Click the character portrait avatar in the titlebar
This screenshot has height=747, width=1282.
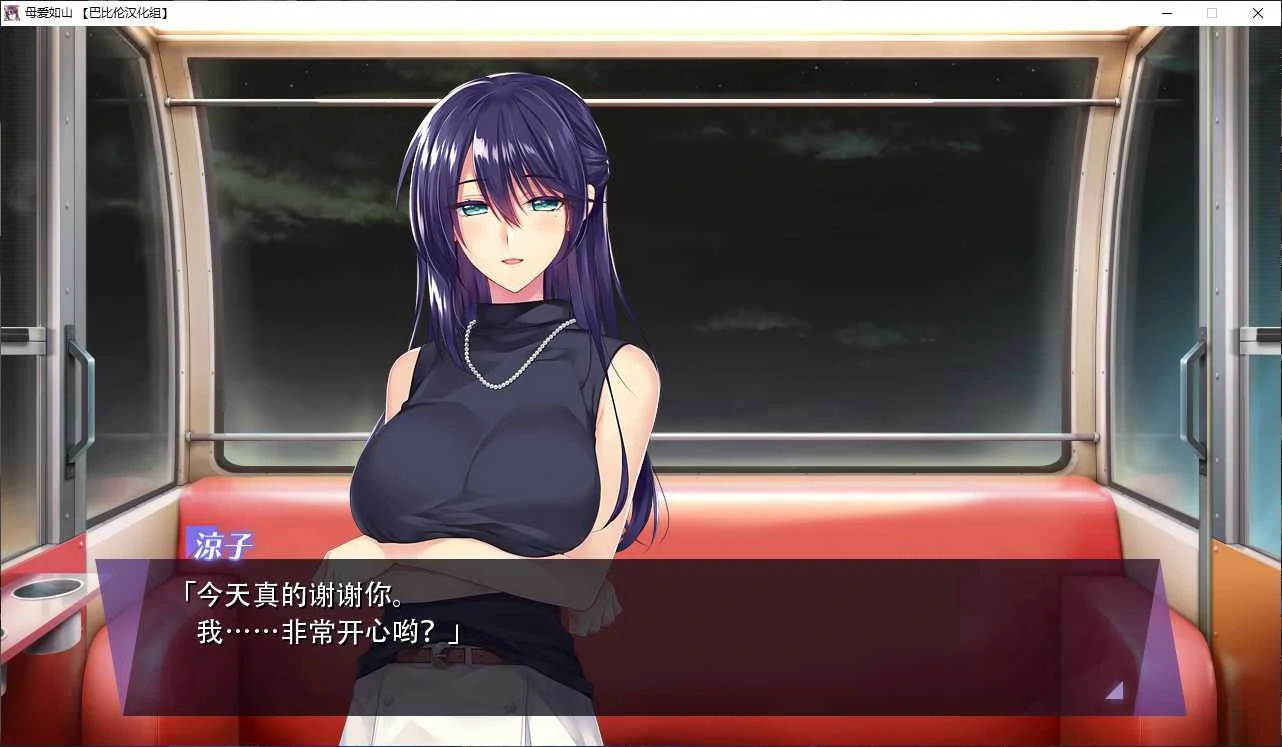[x=11, y=13]
